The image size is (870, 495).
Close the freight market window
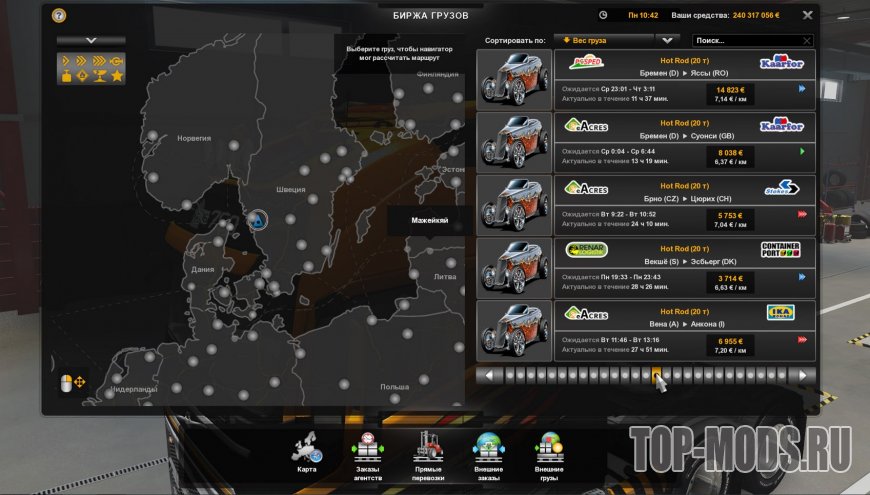coord(807,15)
